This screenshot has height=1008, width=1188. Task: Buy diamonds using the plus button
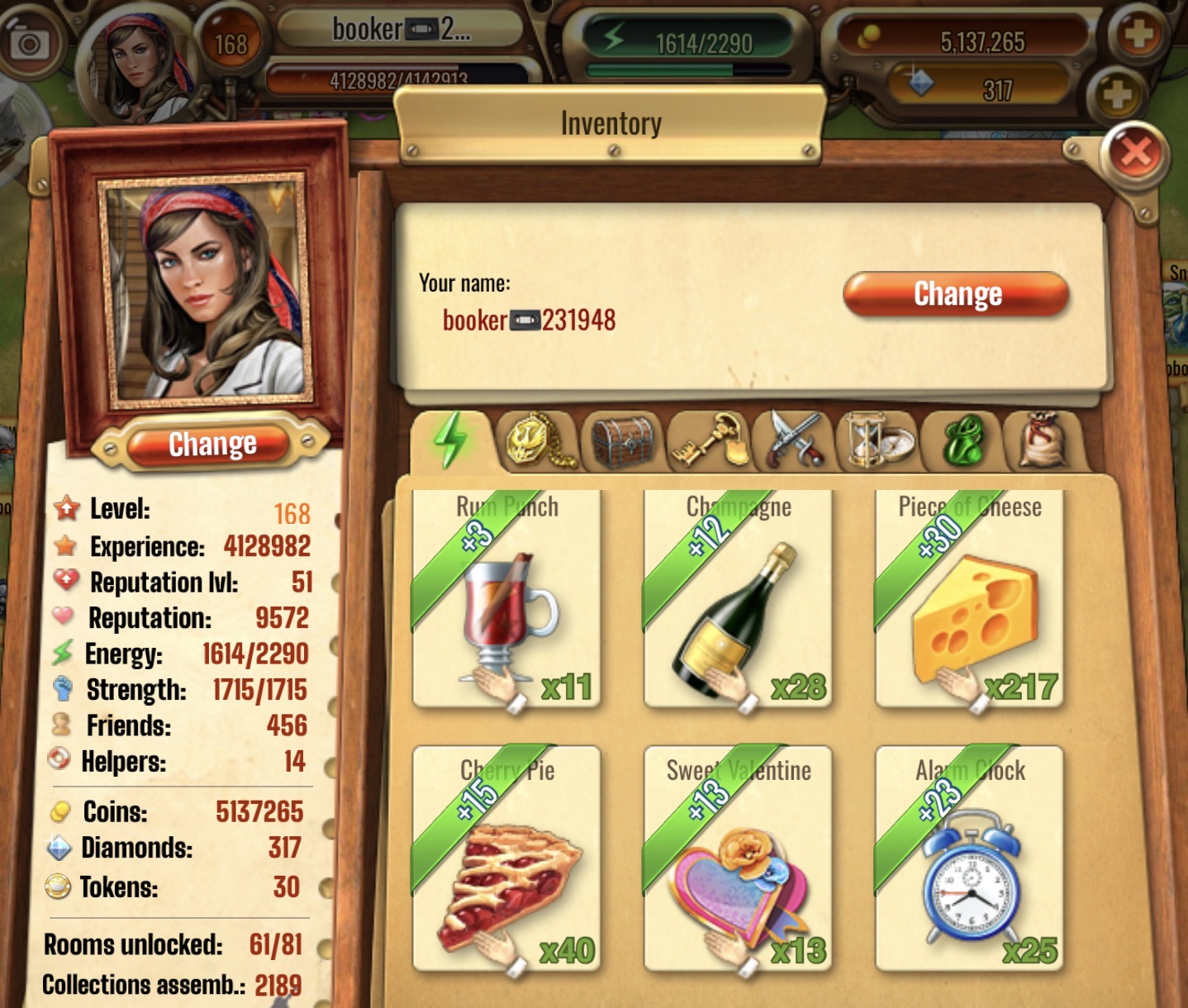point(1116,93)
